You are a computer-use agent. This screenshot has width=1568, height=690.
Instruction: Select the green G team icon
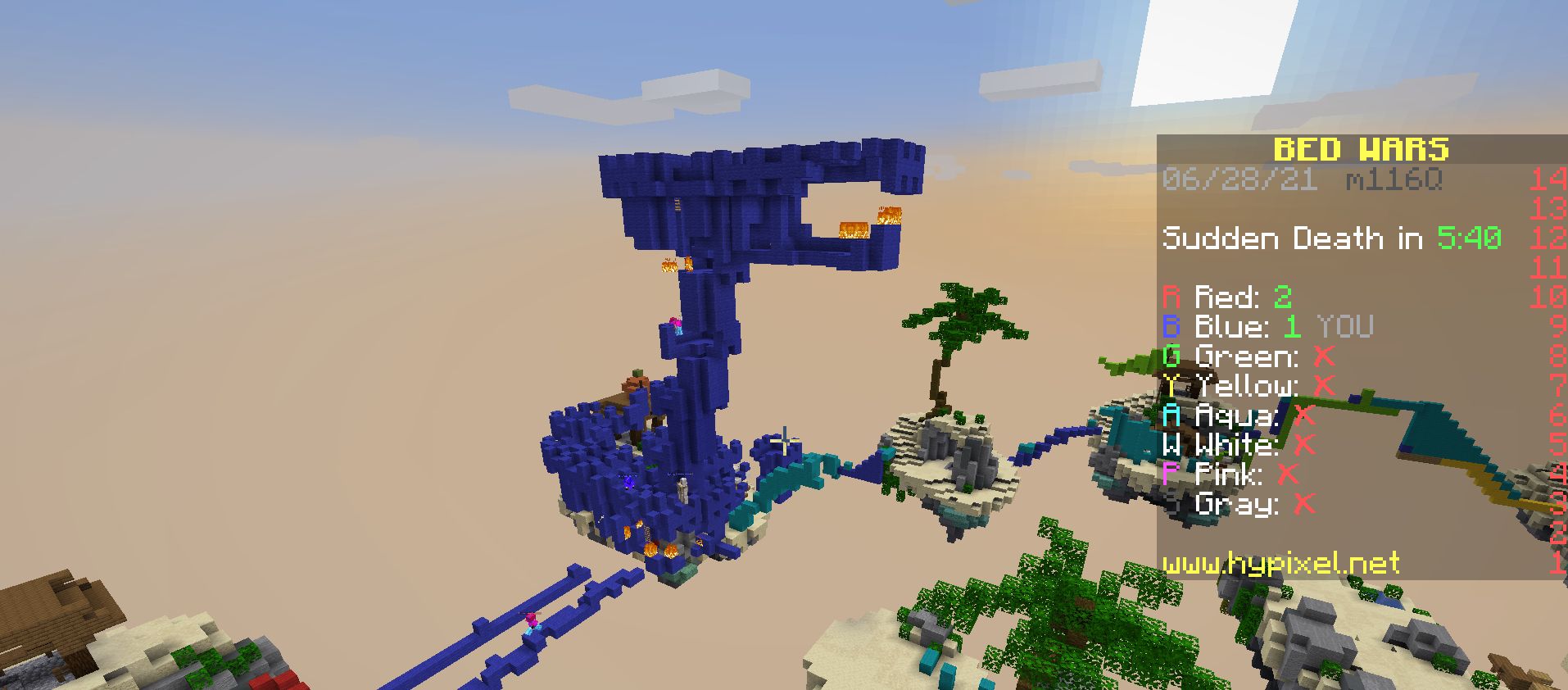point(1173,355)
